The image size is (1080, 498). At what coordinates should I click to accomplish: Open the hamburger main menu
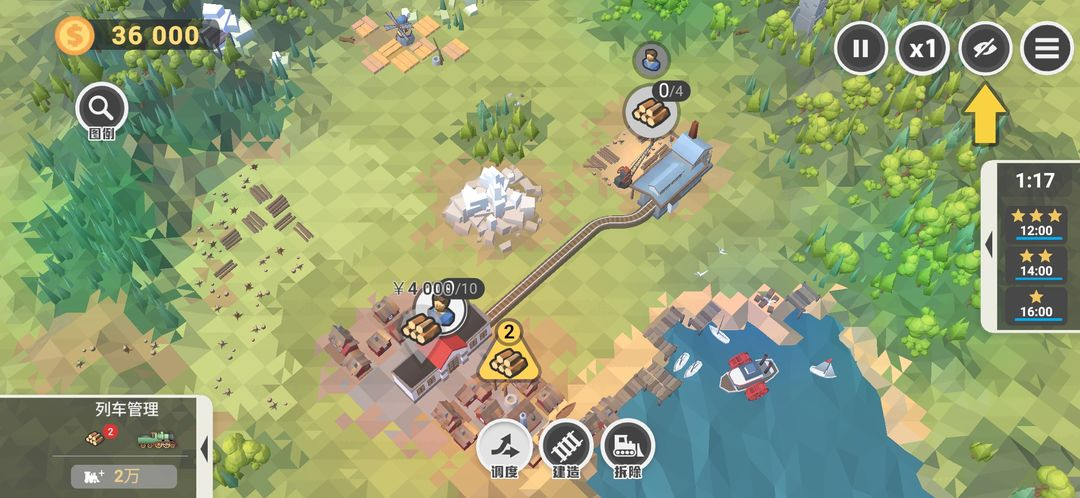click(x=1046, y=48)
